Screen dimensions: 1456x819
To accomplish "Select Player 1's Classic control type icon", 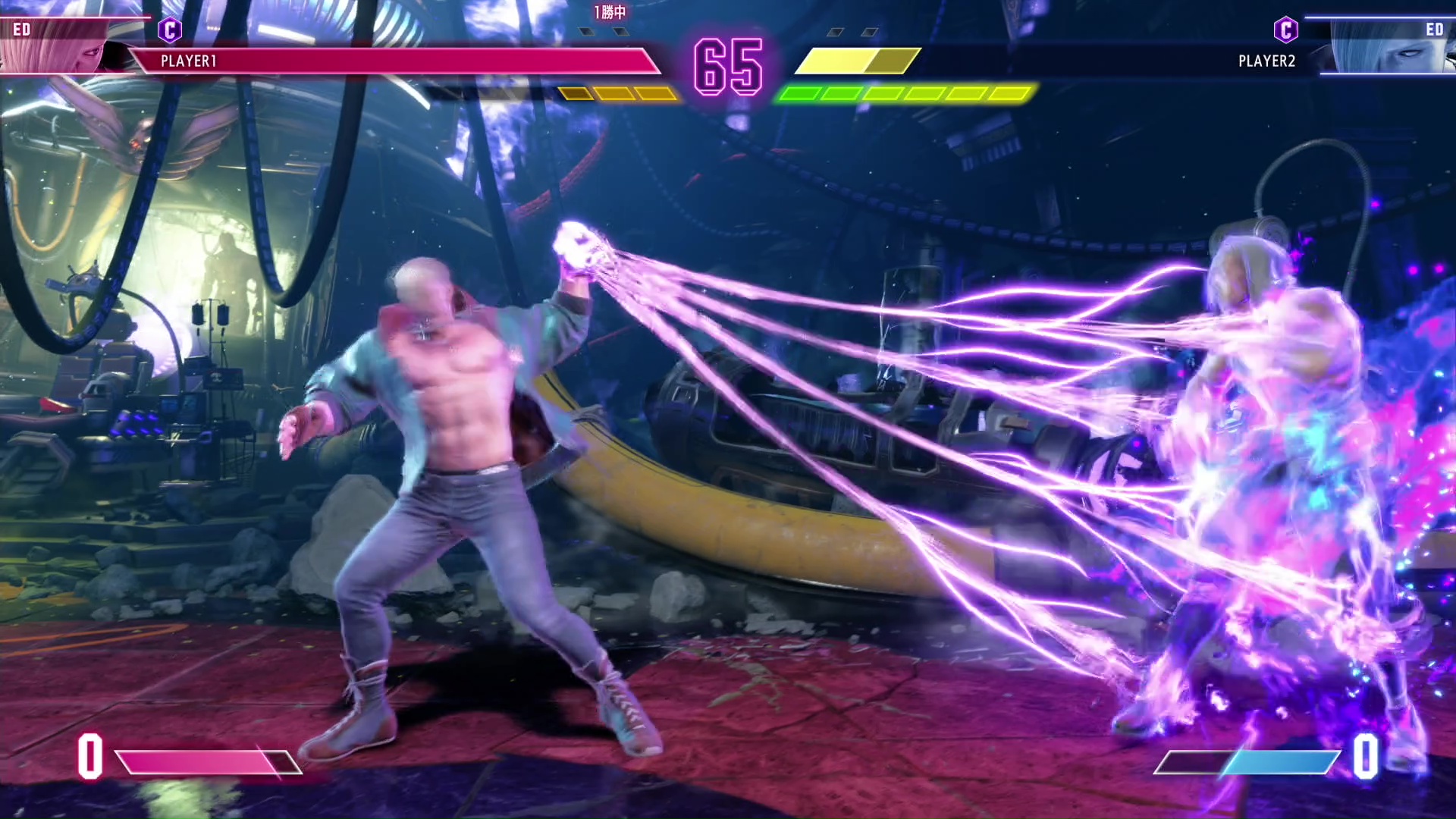I will point(170,30).
